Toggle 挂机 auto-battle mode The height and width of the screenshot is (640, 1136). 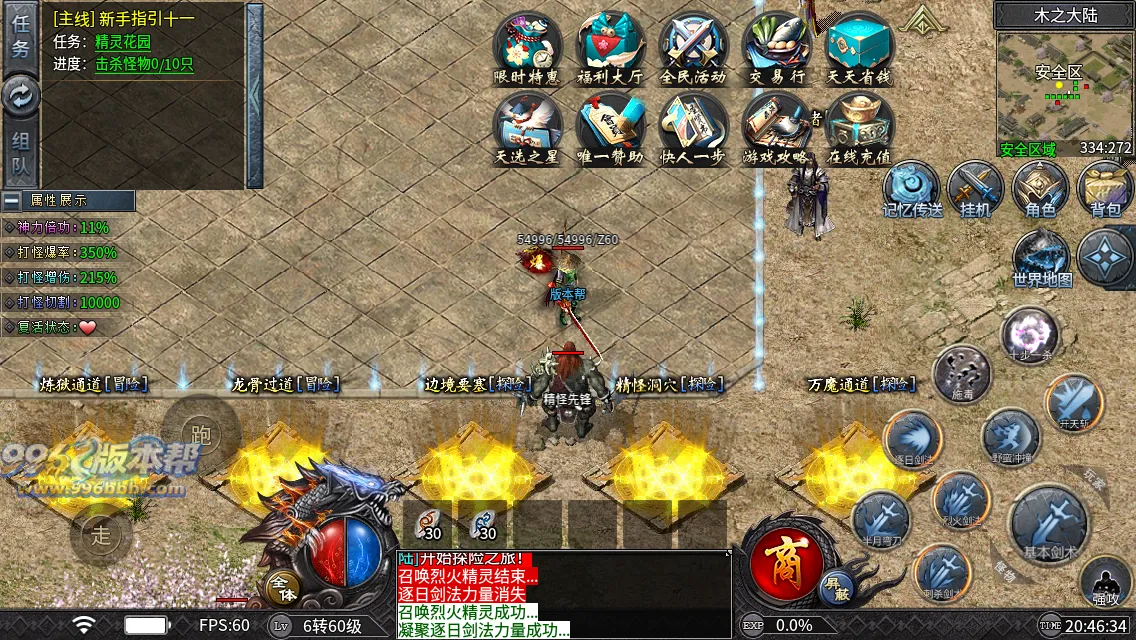[x=975, y=188]
